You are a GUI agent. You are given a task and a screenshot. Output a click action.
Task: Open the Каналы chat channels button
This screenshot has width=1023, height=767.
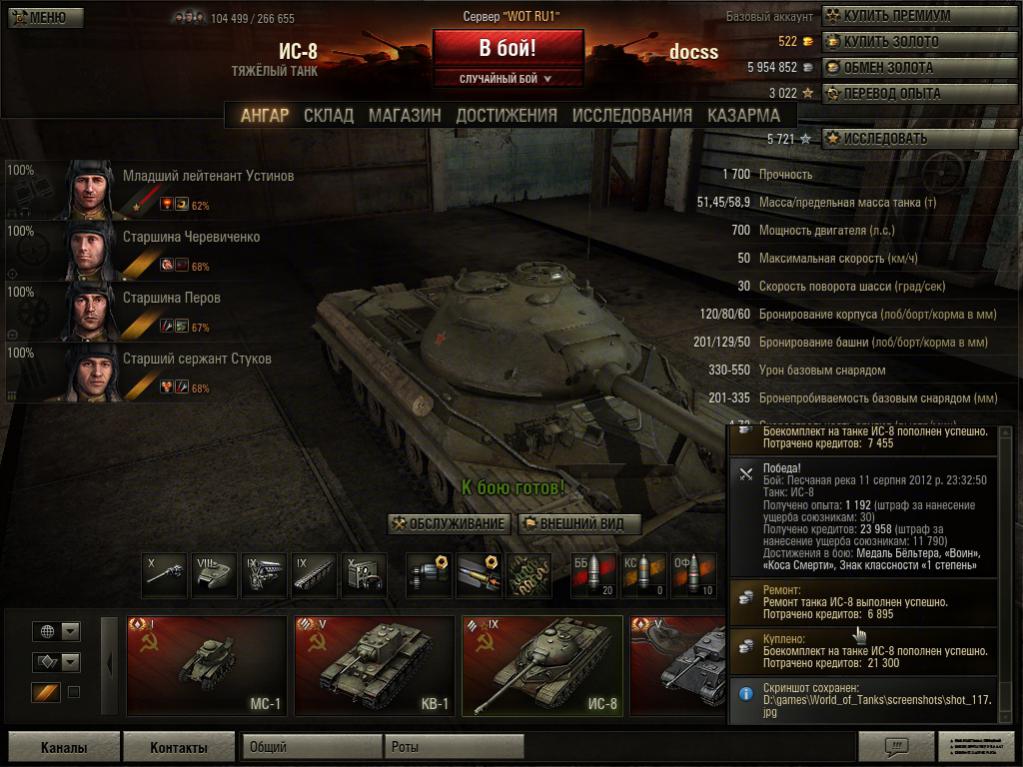(x=64, y=747)
